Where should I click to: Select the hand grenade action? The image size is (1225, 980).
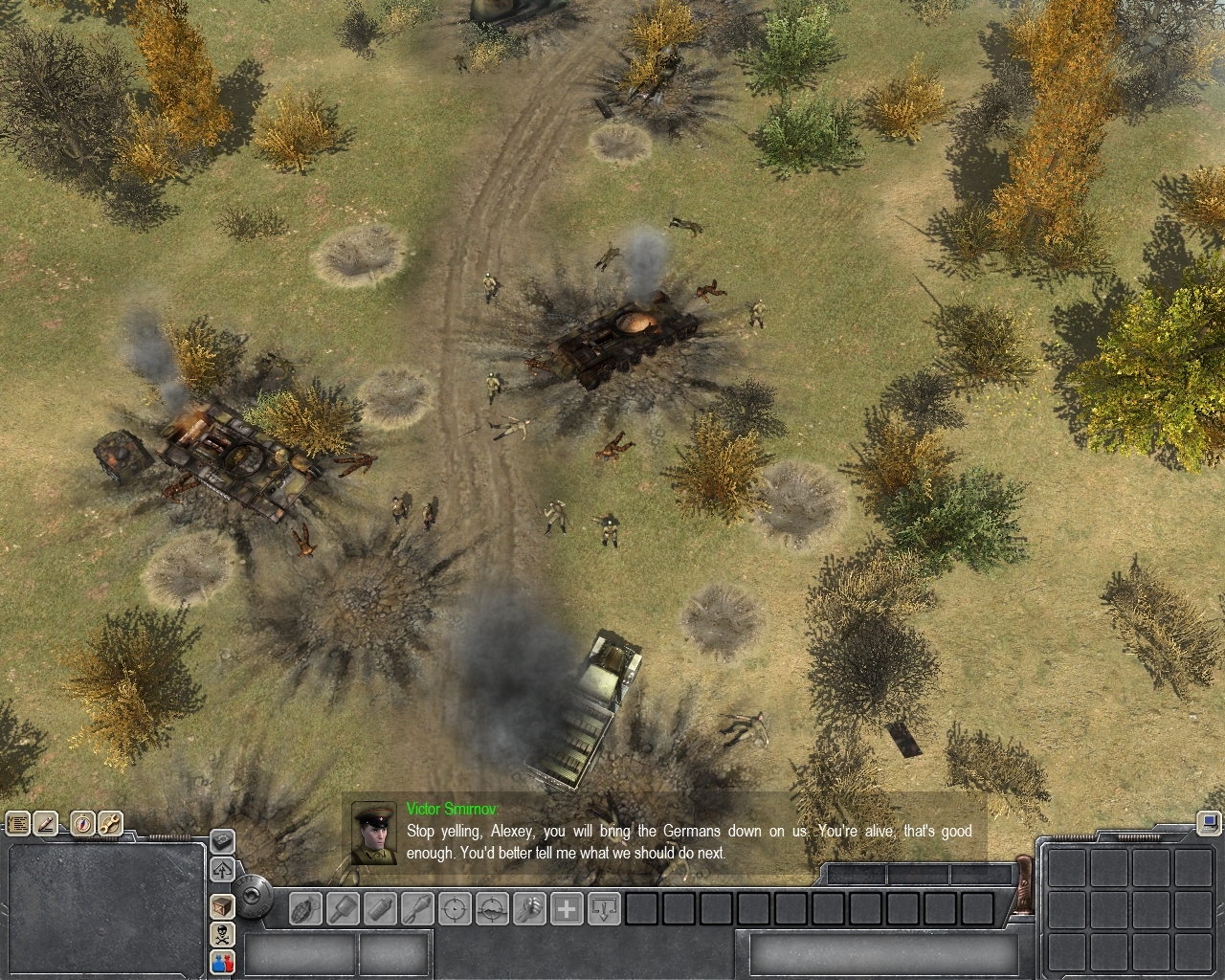point(305,908)
